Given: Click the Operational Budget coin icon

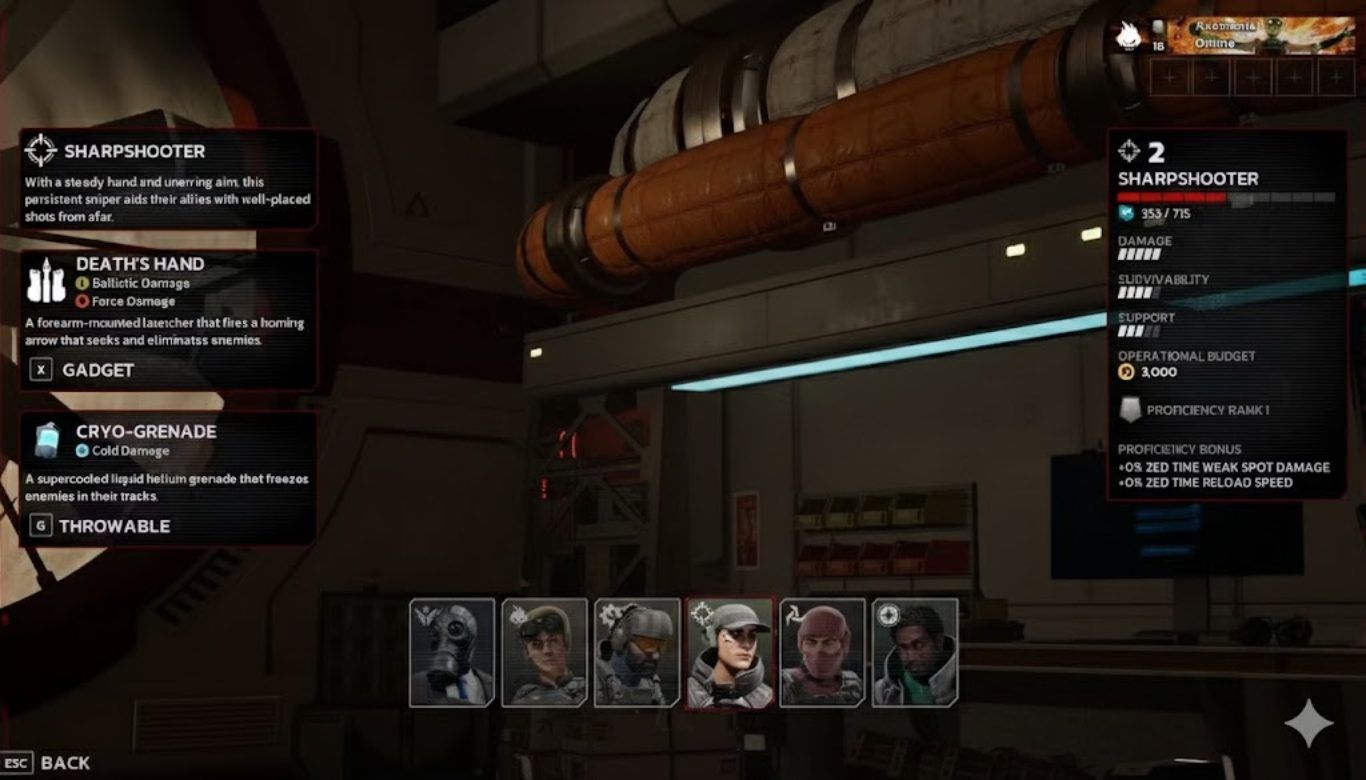Looking at the screenshot, I should pos(1126,372).
